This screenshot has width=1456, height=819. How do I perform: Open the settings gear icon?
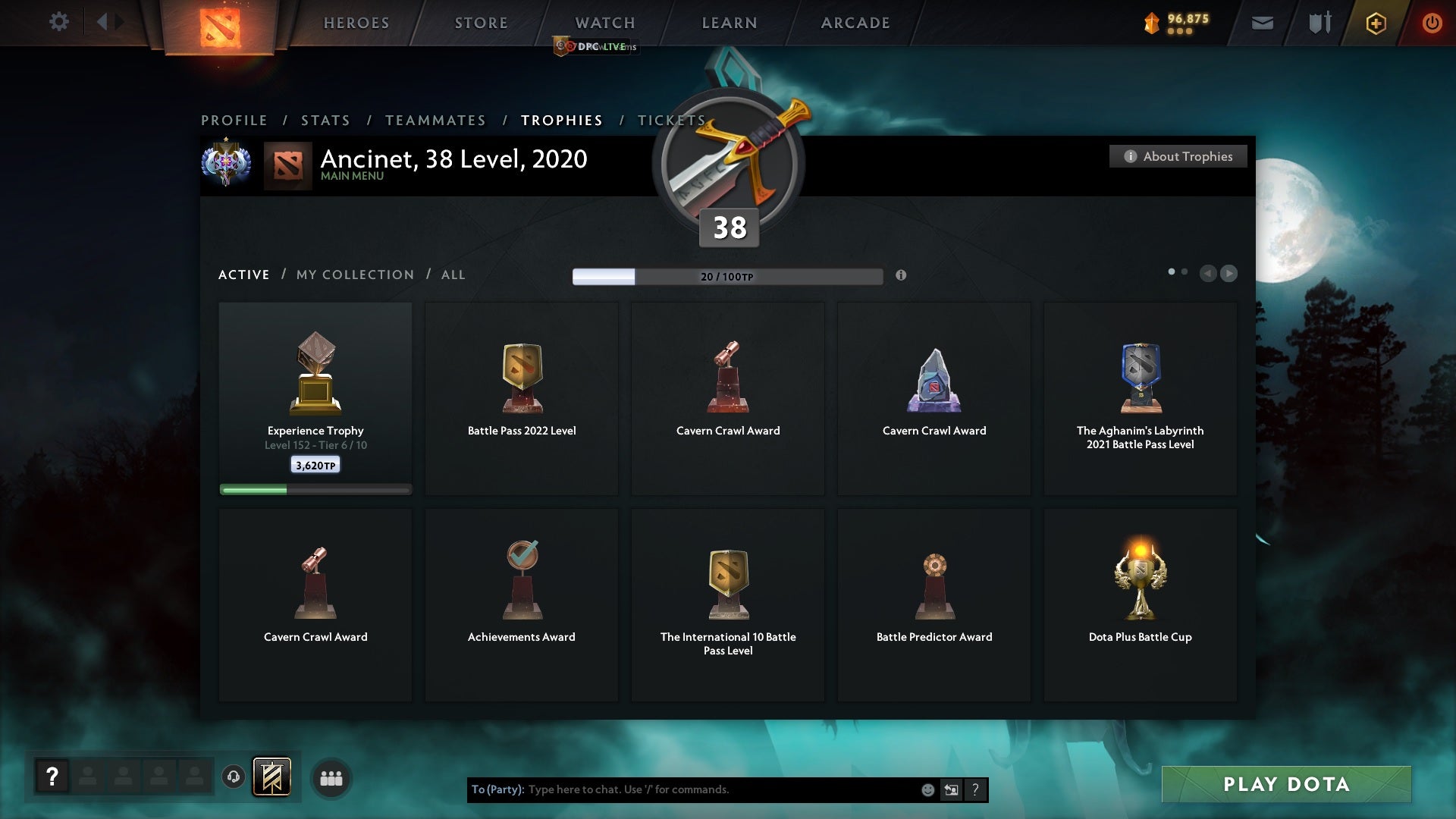[x=59, y=22]
